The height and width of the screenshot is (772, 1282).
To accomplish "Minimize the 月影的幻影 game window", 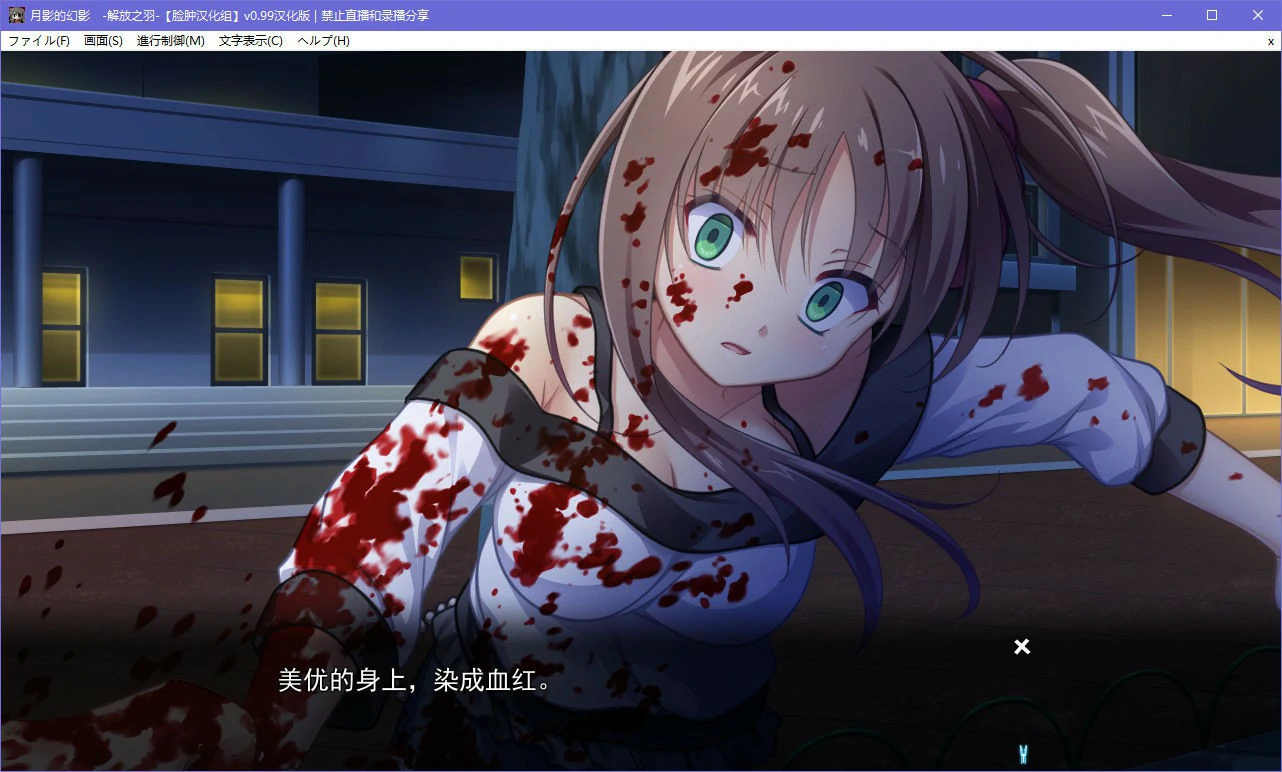I will click(x=1165, y=14).
